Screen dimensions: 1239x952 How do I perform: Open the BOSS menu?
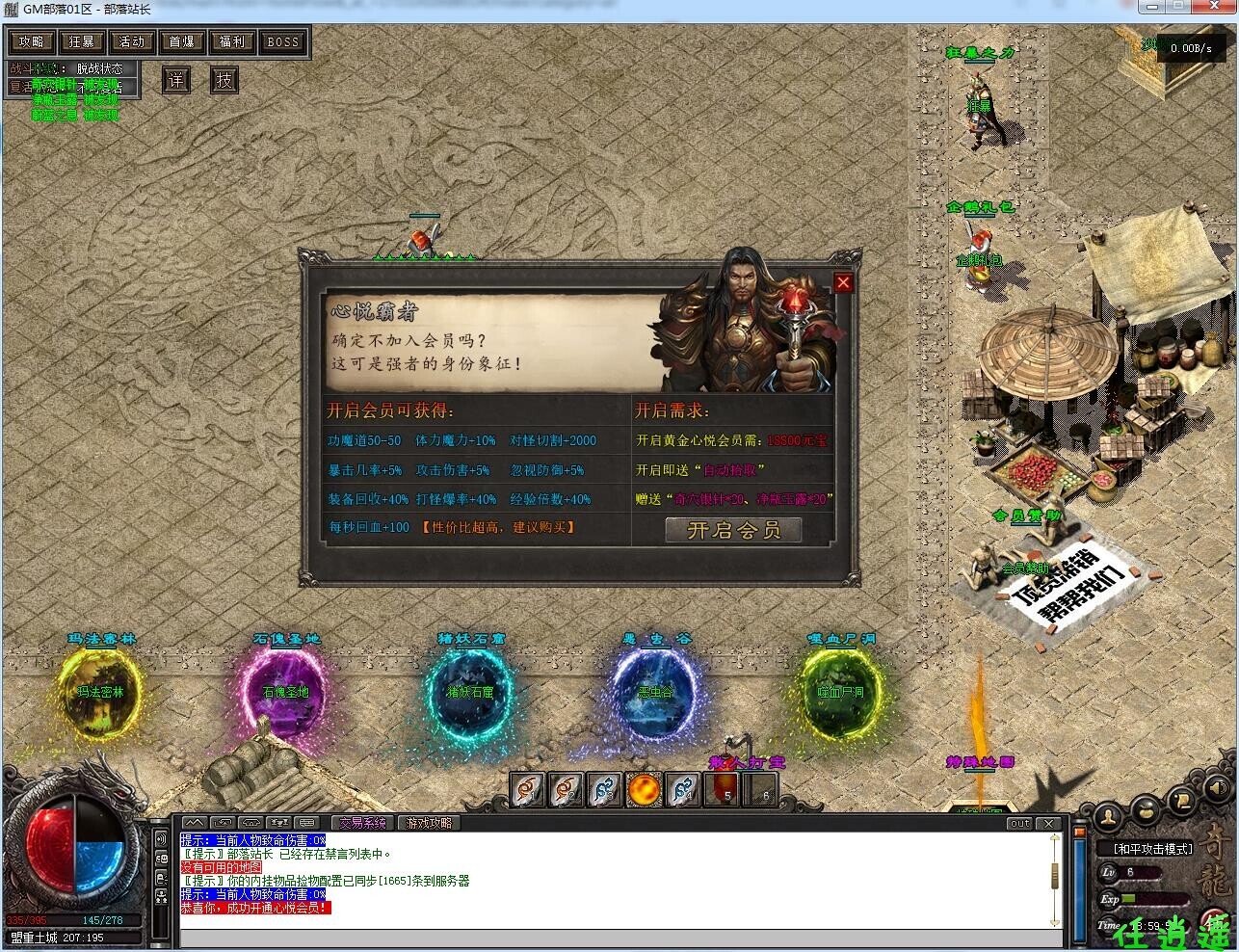(282, 41)
